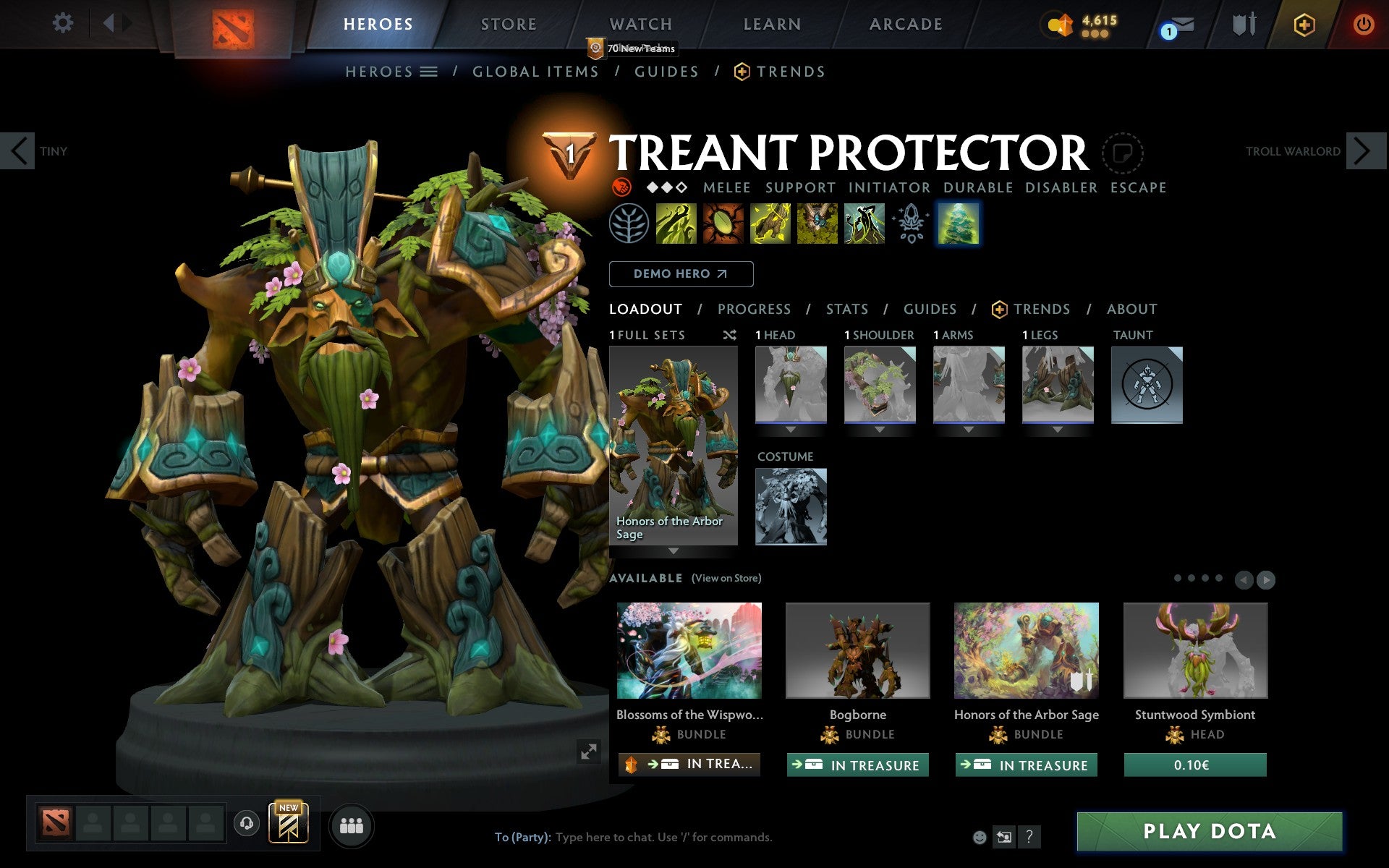Click the Aghanim's Scepter upgrade icon
The width and height of the screenshot is (1389, 868).
click(x=912, y=223)
